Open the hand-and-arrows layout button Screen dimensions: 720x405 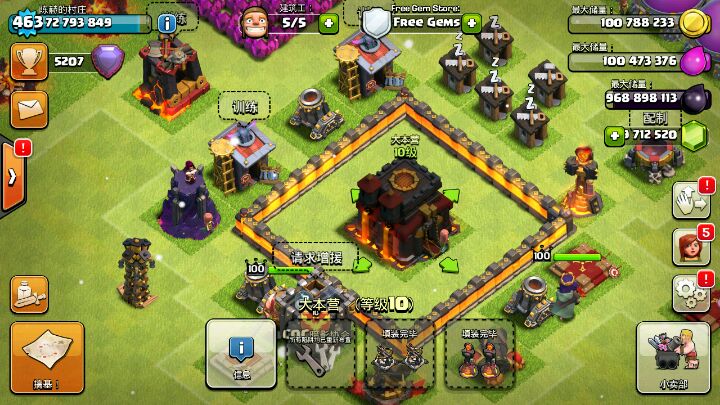pyautogui.click(x=691, y=199)
